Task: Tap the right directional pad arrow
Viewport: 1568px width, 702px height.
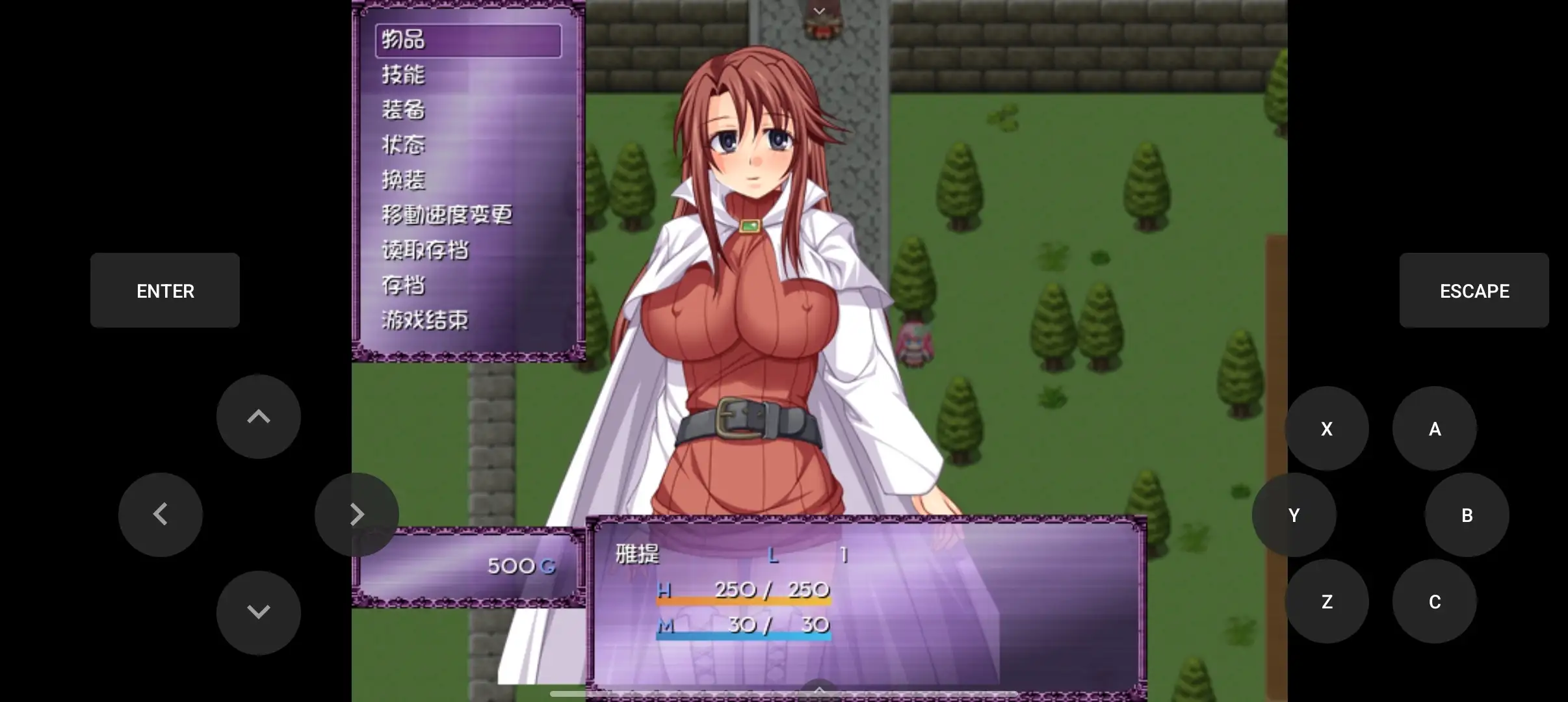Action: pos(357,513)
